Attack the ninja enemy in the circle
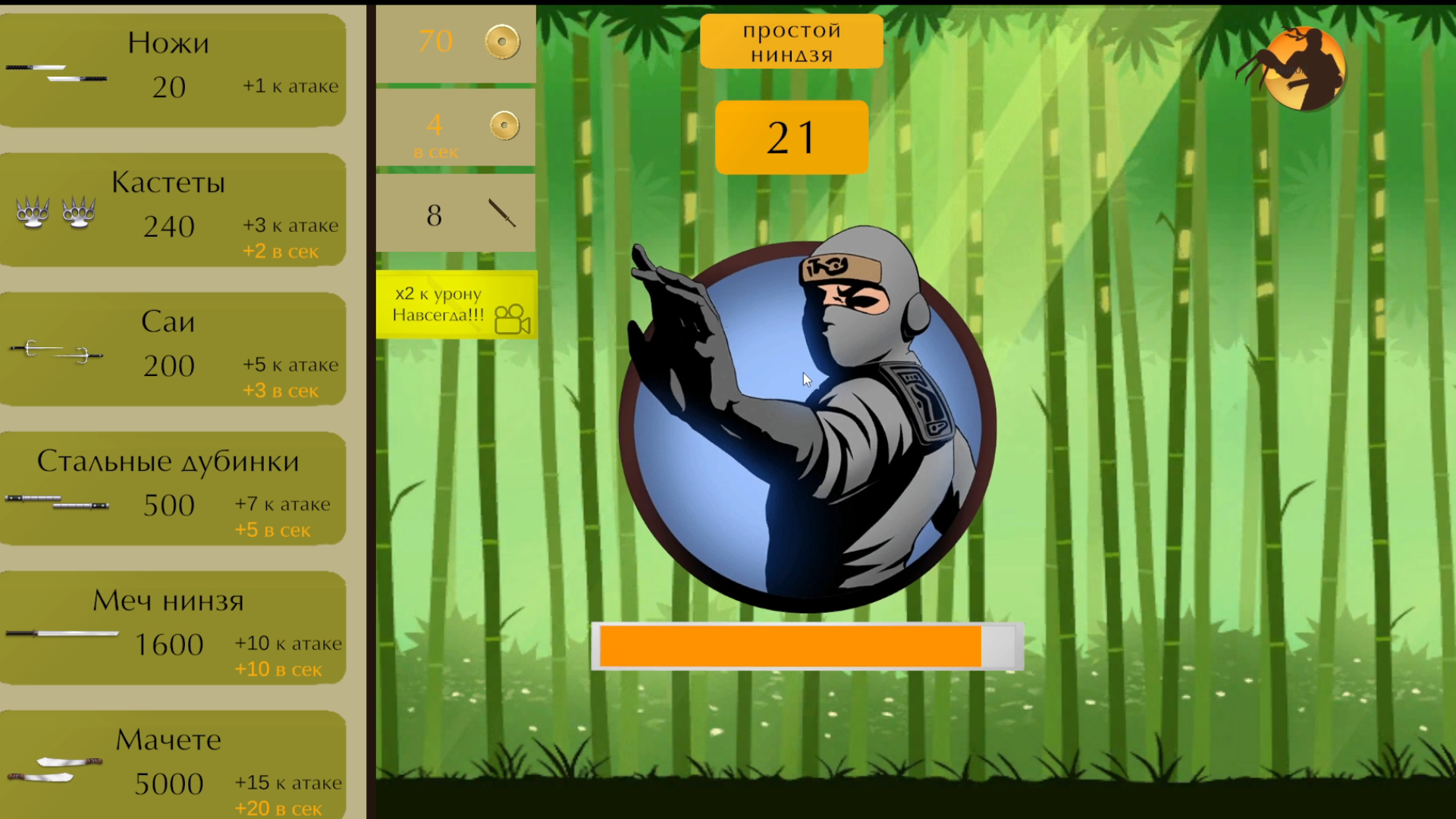Image resolution: width=1456 pixels, height=819 pixels. [808, 417]
